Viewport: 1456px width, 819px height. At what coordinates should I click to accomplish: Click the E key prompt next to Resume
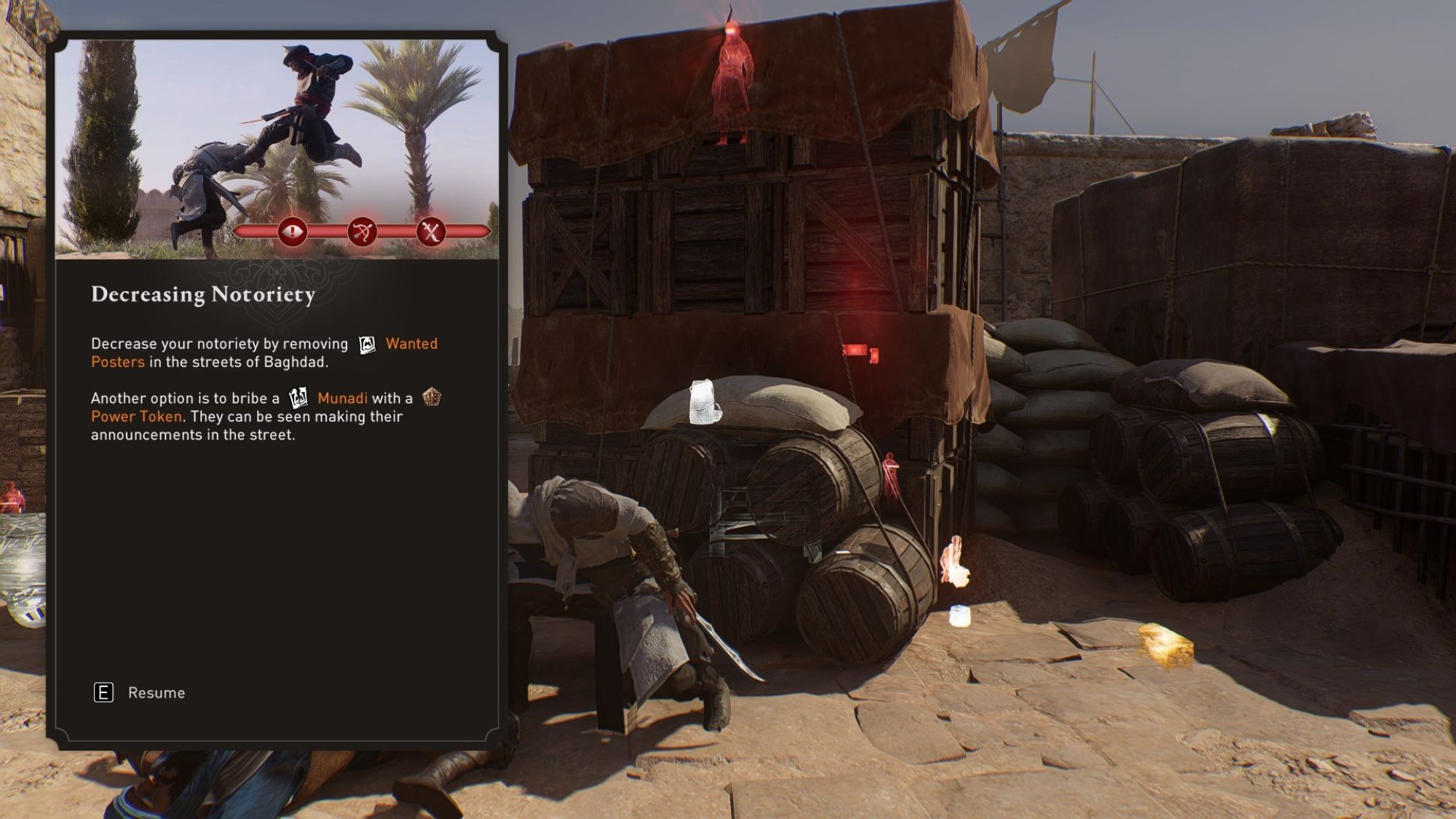point(103,693)
